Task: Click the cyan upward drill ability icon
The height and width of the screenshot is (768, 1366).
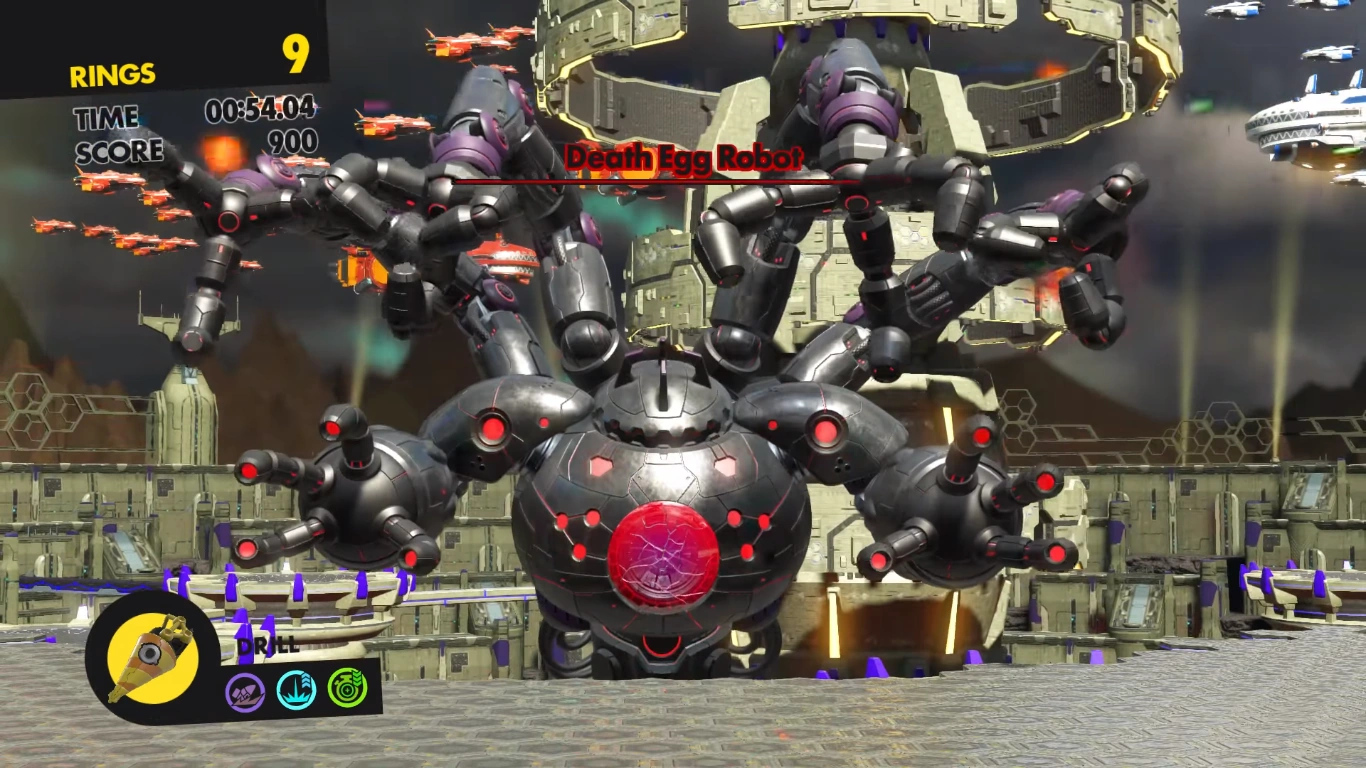Action: (x=296, y=688)
